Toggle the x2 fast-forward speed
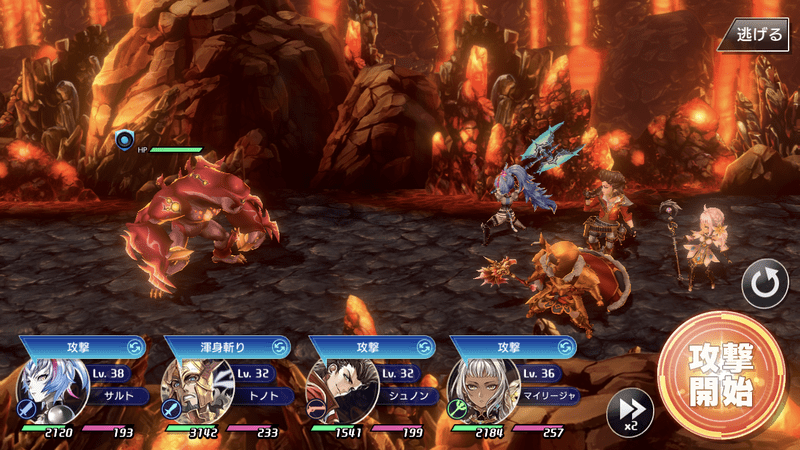 (x=630, y=411)
